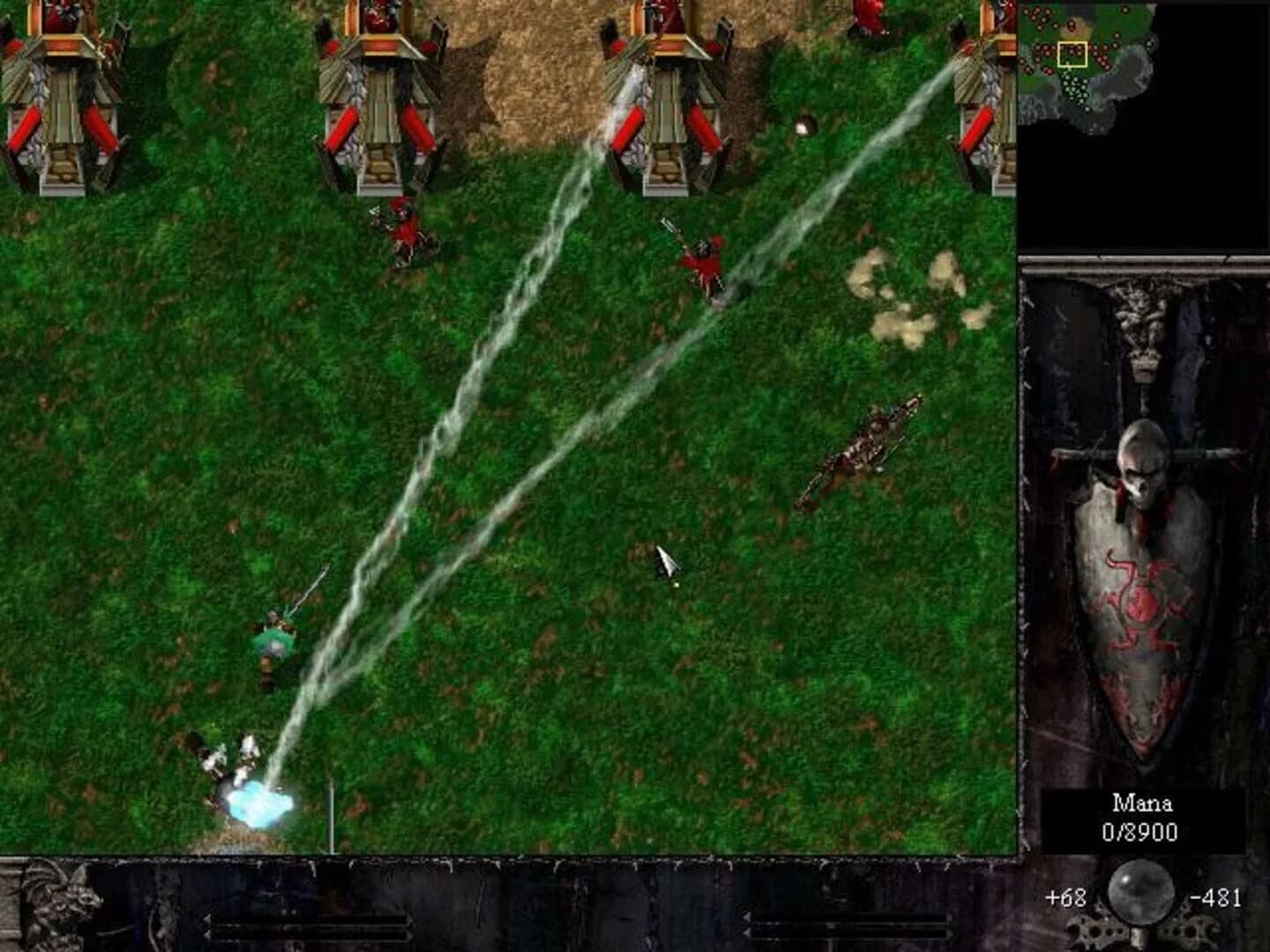The image size is (1270, 952).
Task: Click the Mana 0/8900 display panel
Action: click(1140, 820)
